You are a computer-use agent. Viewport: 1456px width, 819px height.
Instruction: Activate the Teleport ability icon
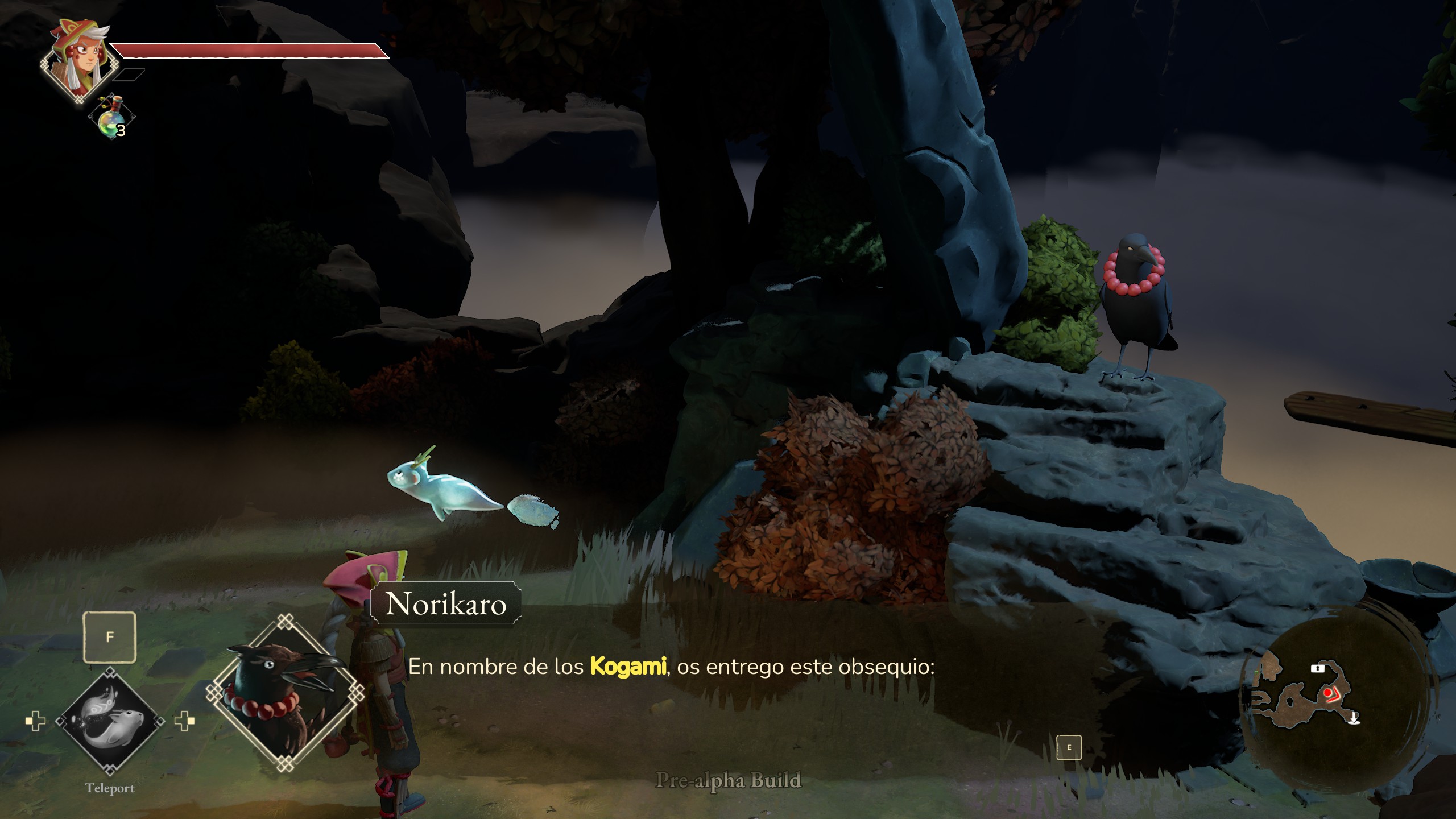110,721
